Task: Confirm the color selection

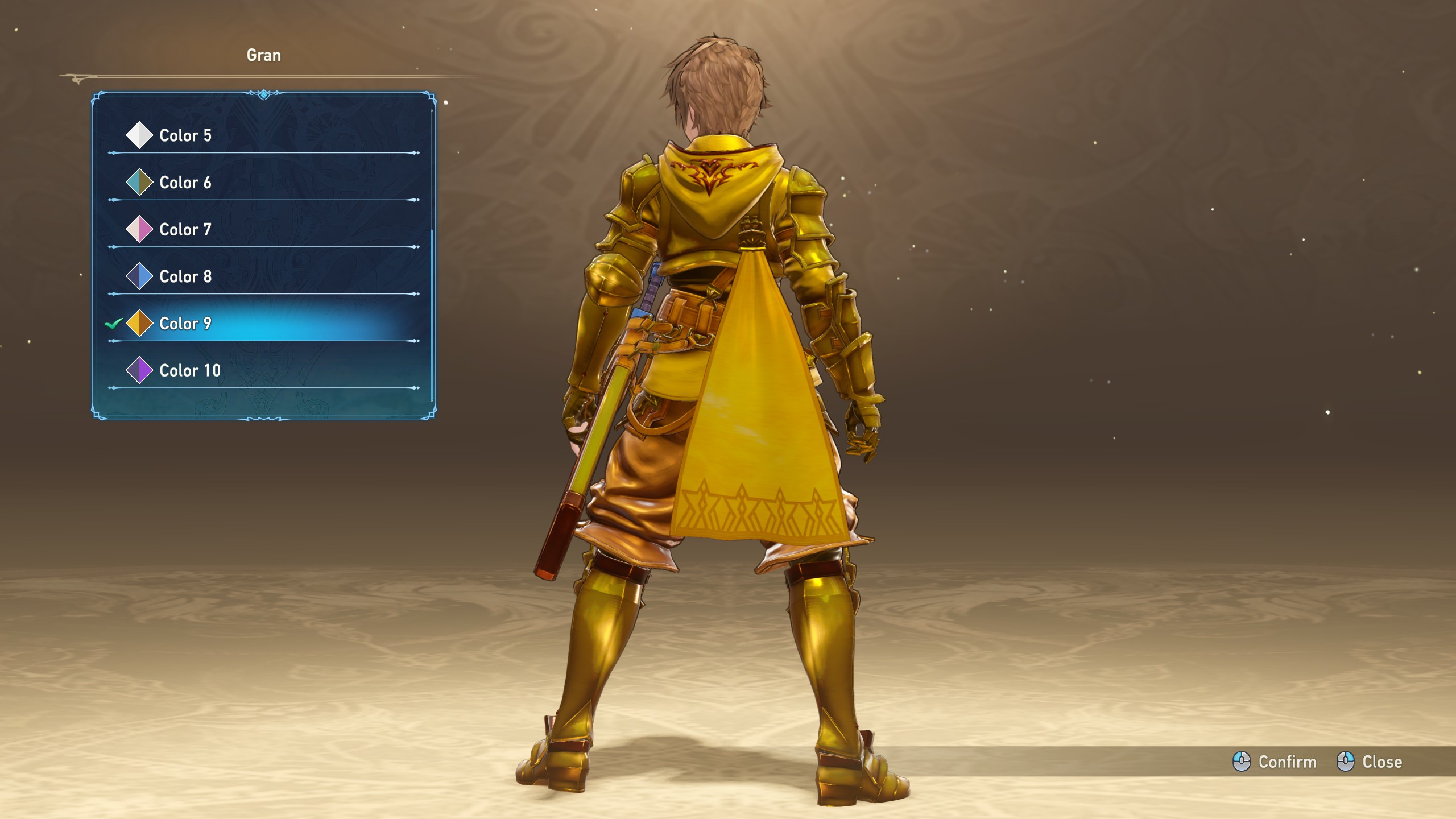Action: click(1275, 762)
